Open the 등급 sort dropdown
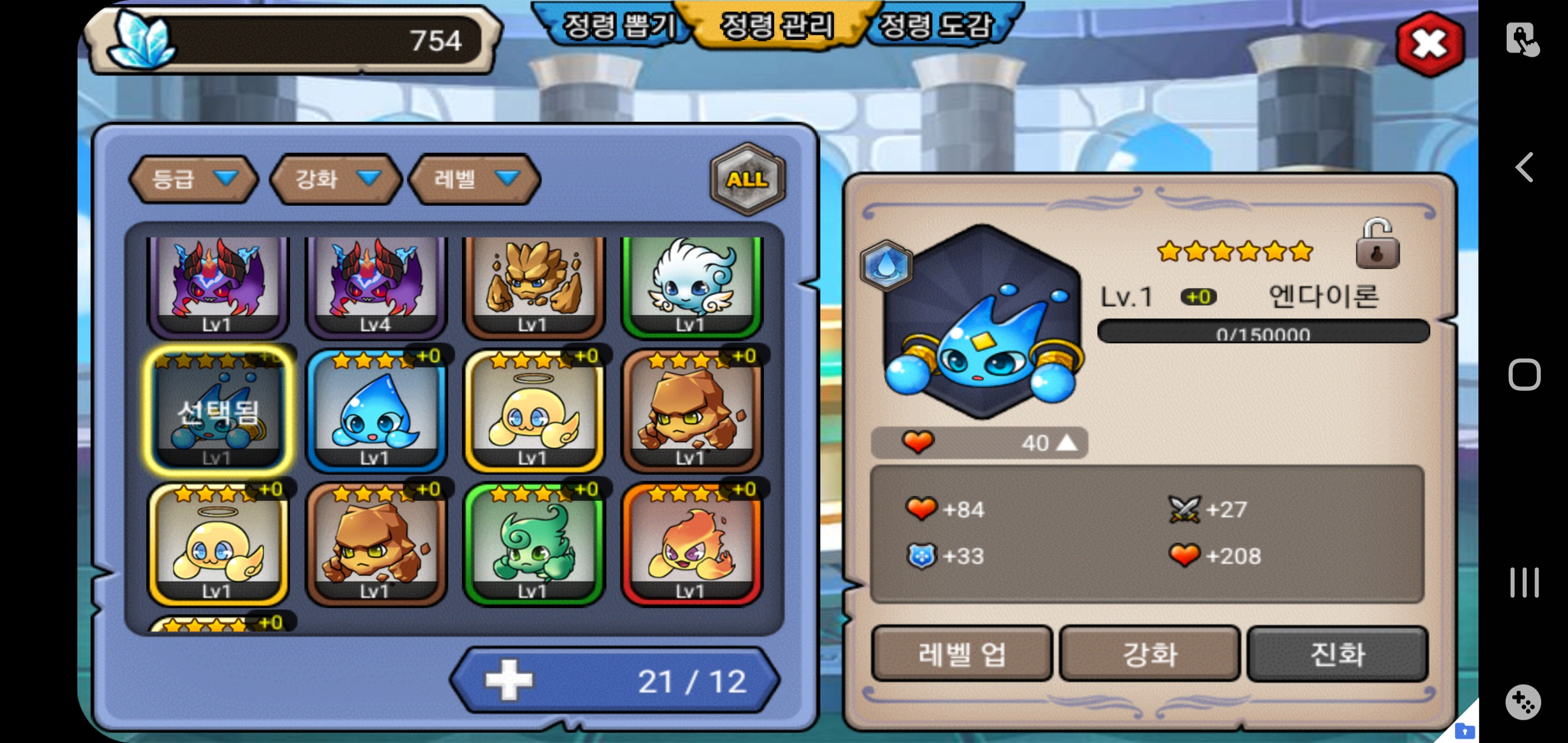1568x743 pixels. pos(193,179)
